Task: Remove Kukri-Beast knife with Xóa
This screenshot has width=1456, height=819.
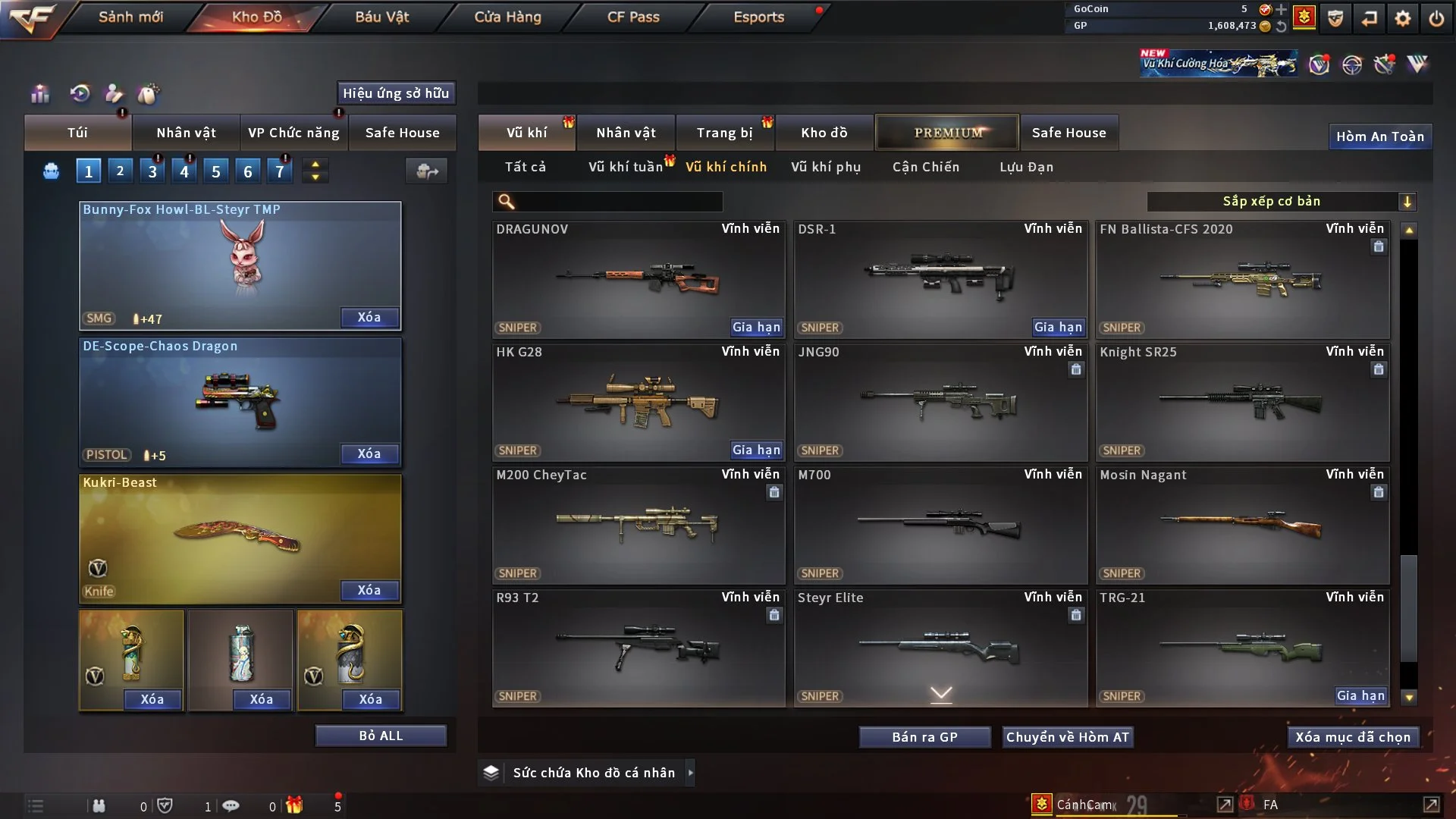Action: (x=369, y=590)
